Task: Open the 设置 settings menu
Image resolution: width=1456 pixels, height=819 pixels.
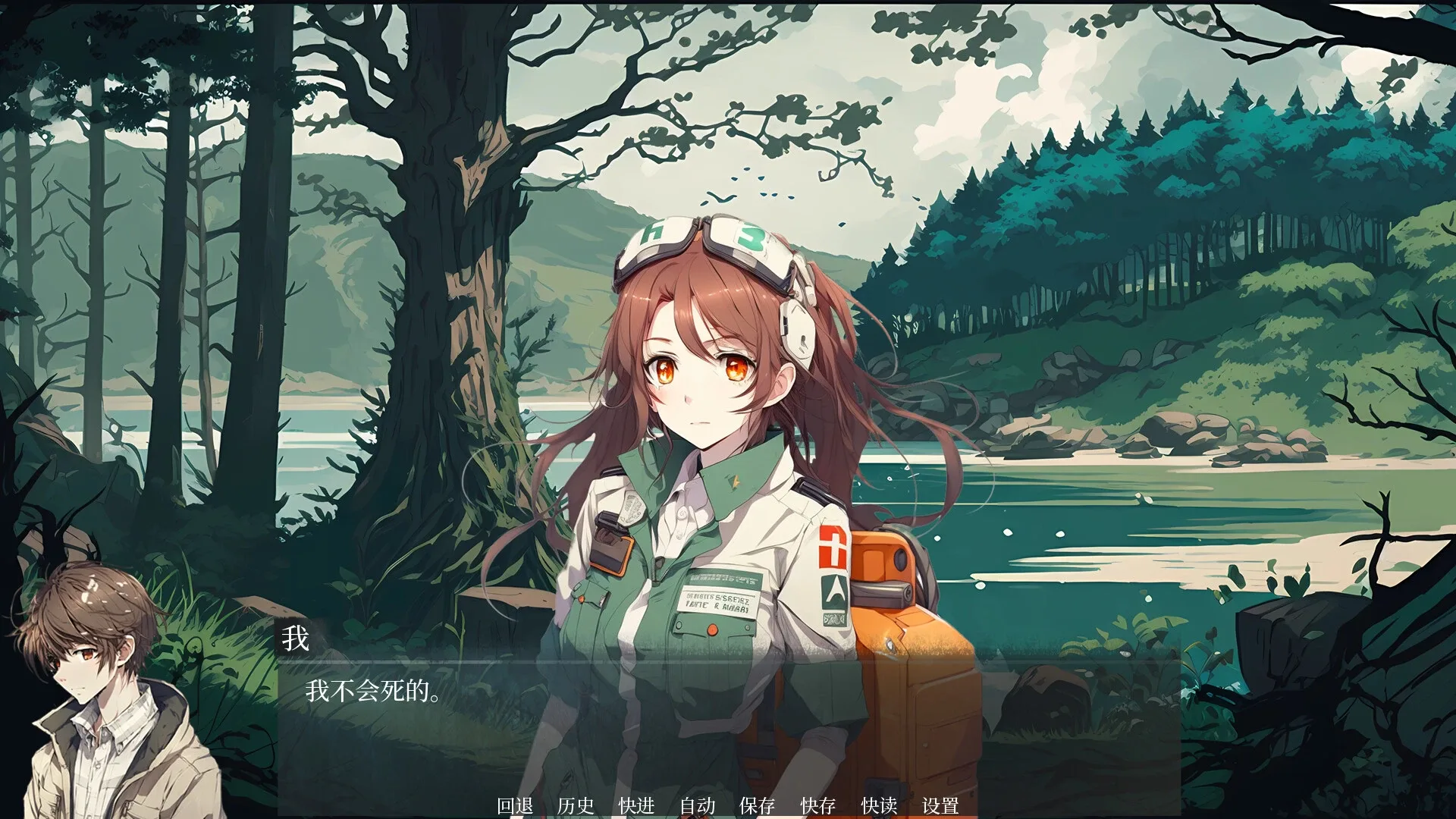Action: tap(940, 806)
